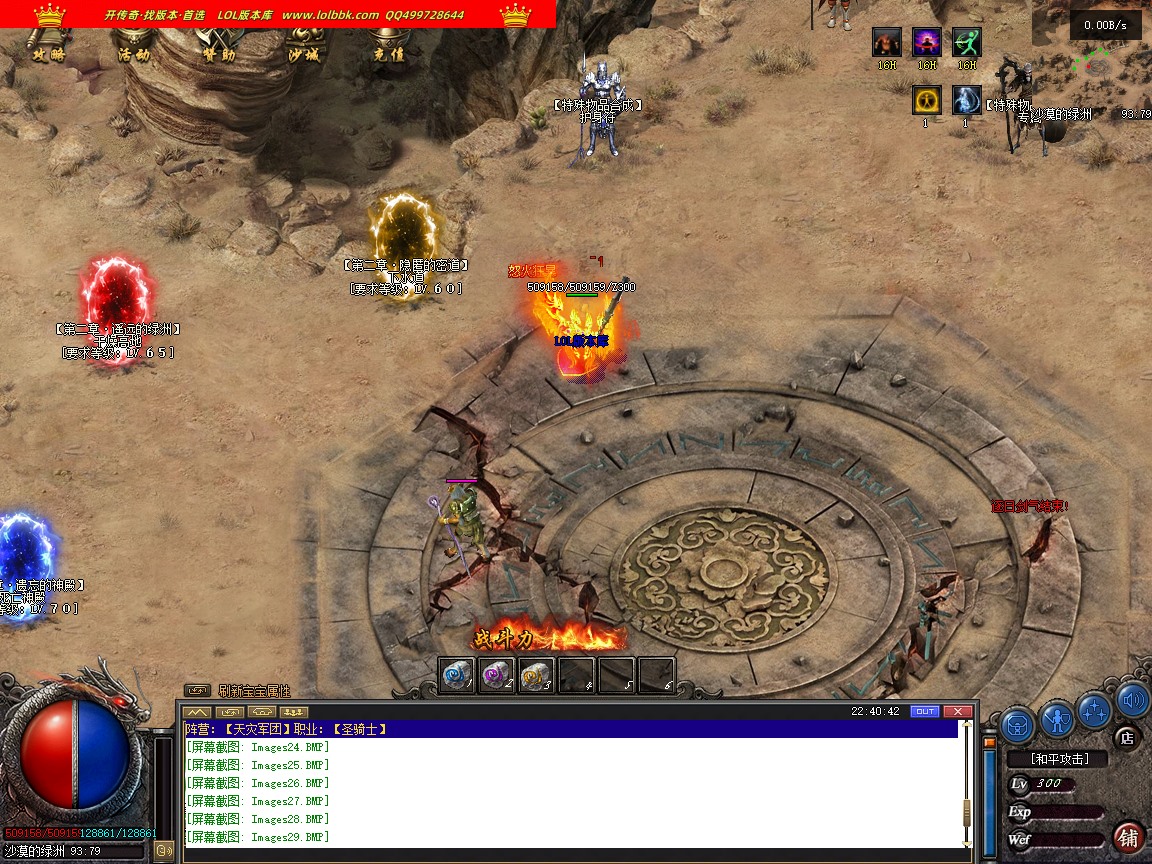Click the running green figure buff icon
The image size is (1152, 864).
966,42
